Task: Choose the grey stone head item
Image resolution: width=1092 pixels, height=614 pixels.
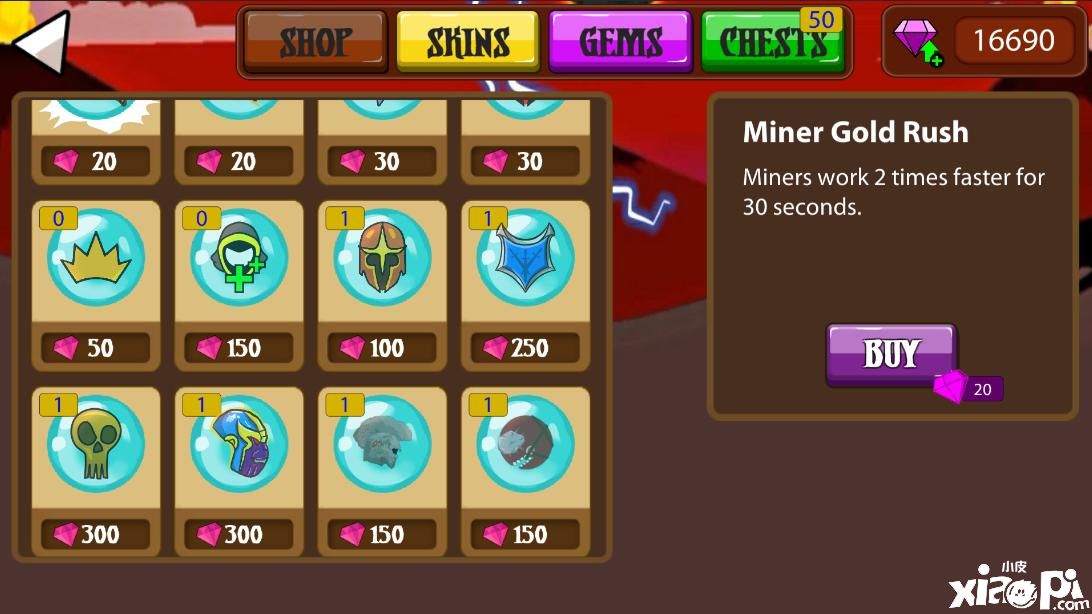Action: pyautogui.click(x=382, y=445)
